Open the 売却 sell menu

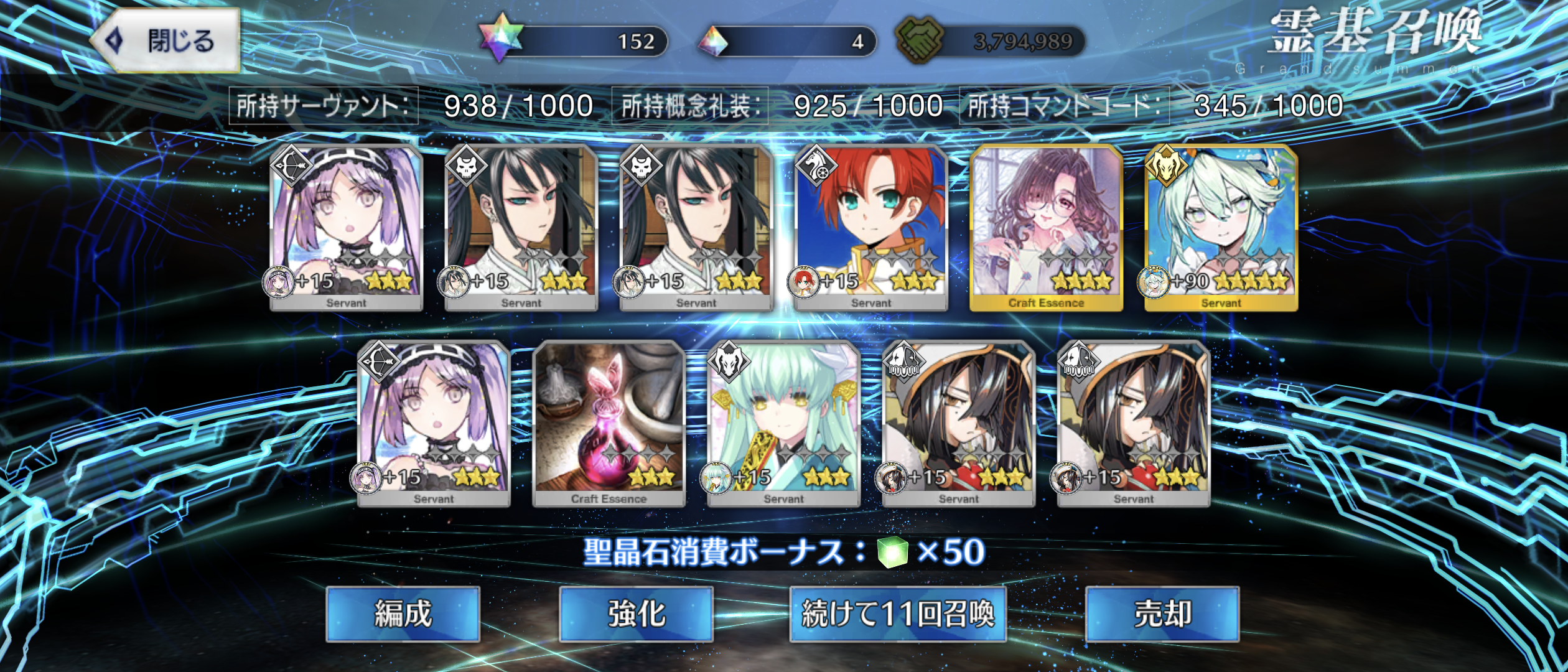pyautogui.click(x=1162, y=614)
